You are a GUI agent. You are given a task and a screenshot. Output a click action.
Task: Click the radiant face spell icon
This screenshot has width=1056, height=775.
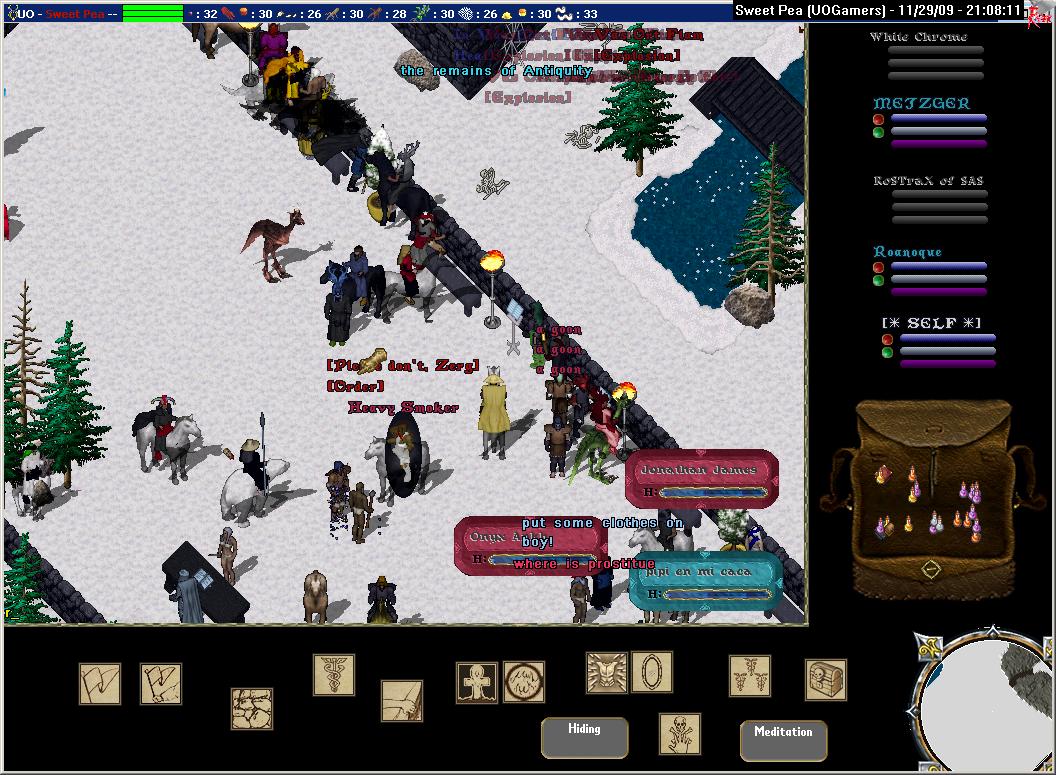pos(607,673)
